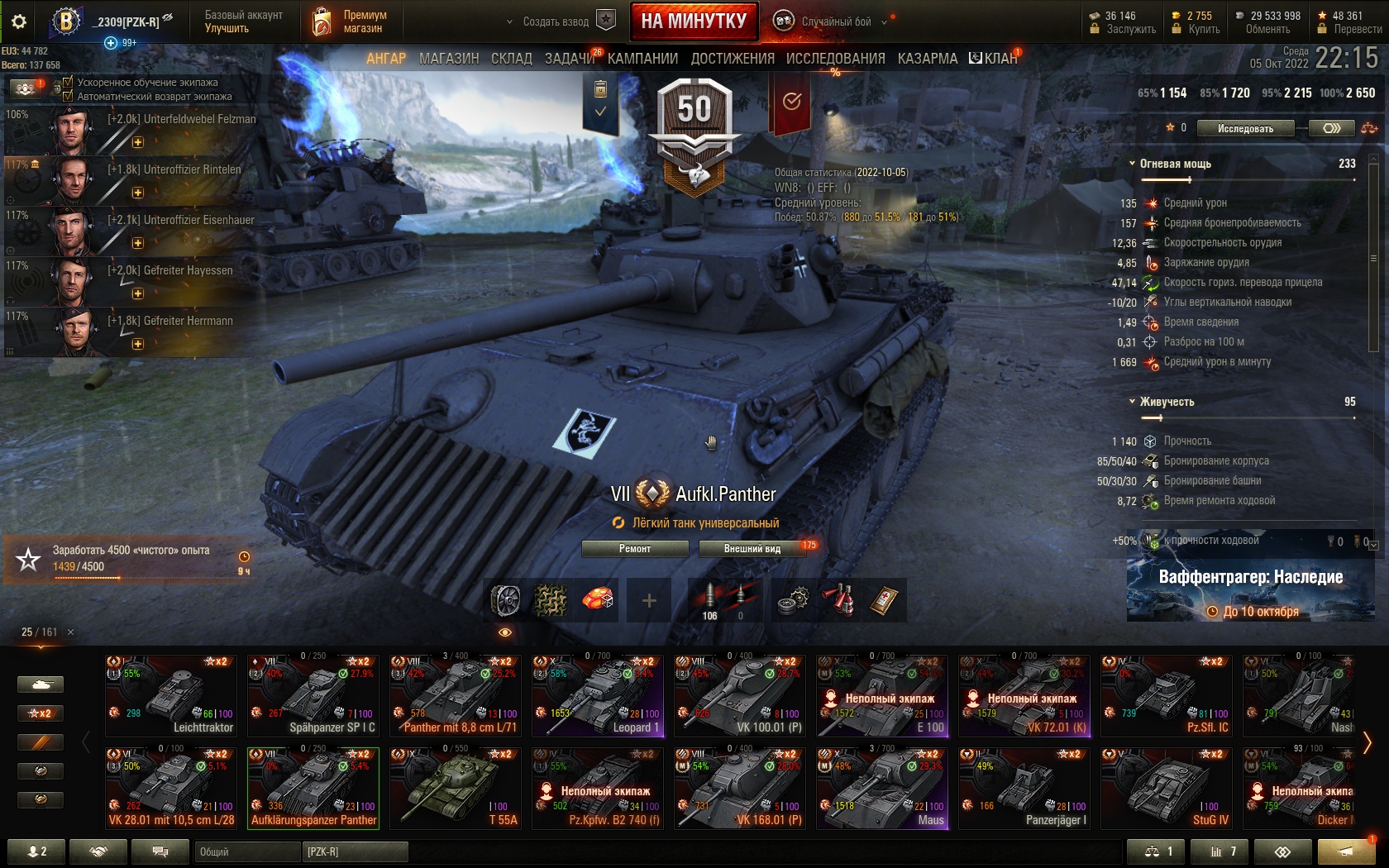Click the Создать взвод platoon option

(x=556, y=21)
